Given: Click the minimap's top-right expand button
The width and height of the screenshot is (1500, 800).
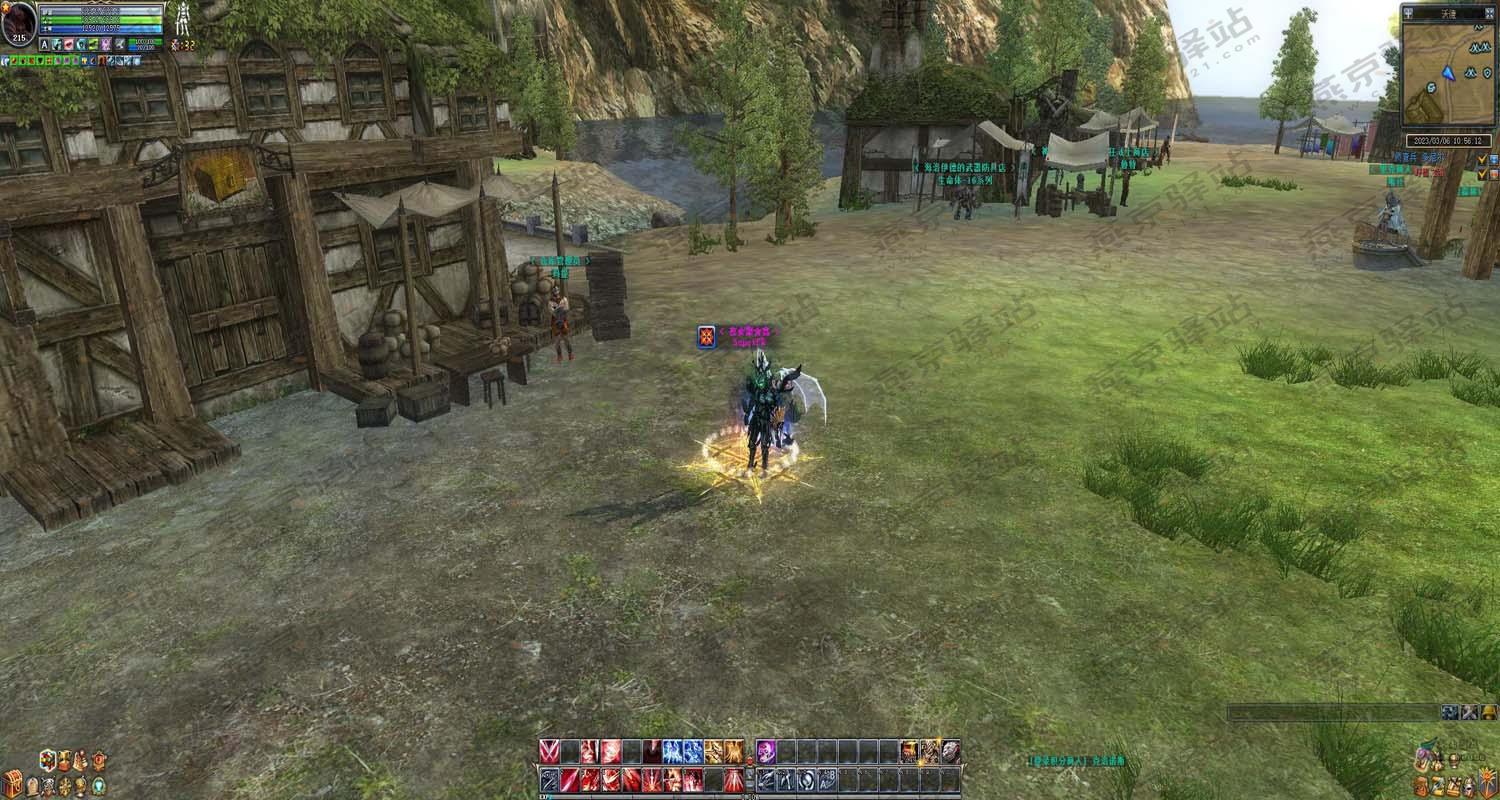Looking at the screenshot, I should (x=1489, y=12).
